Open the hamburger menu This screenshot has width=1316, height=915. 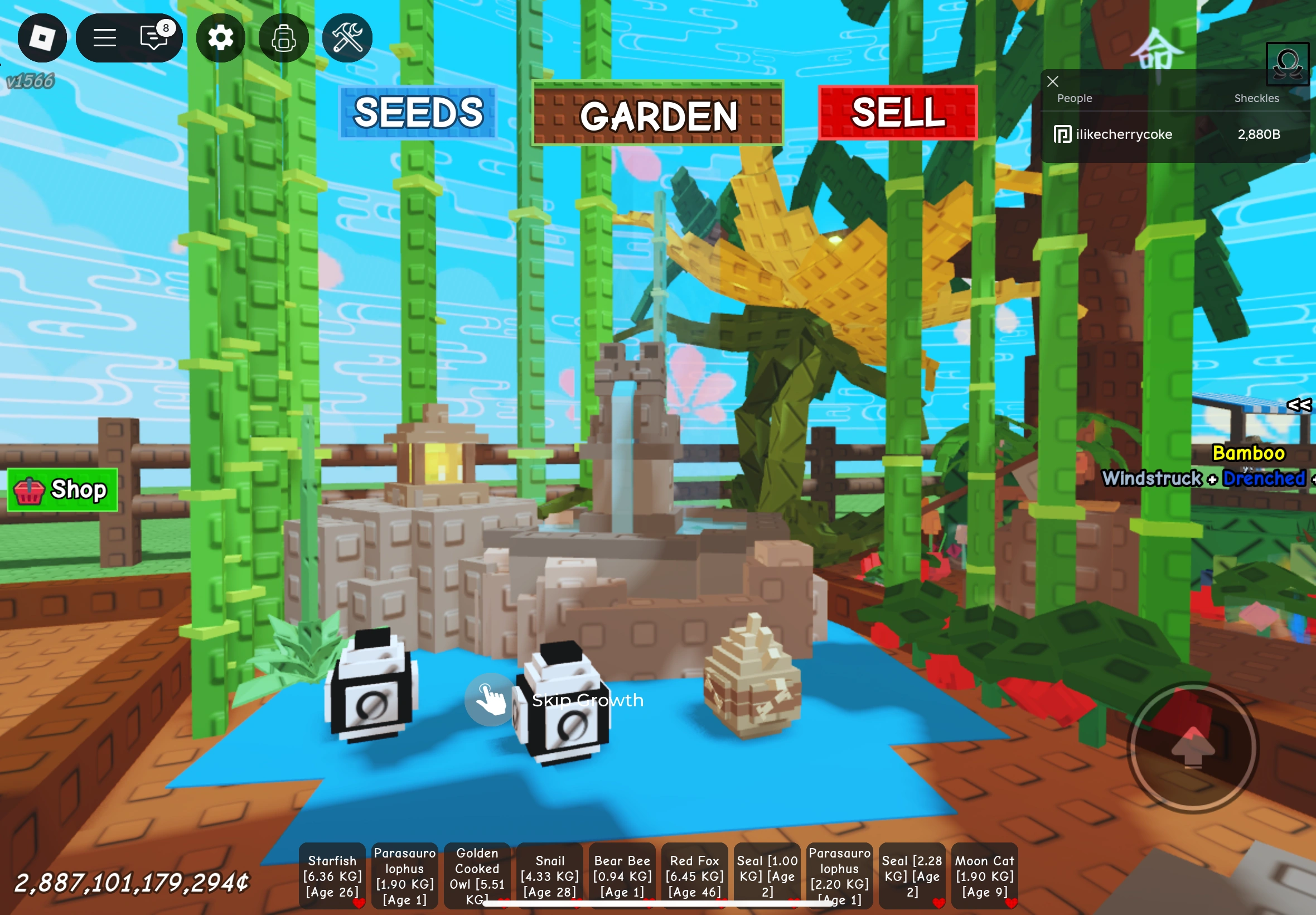105,37
